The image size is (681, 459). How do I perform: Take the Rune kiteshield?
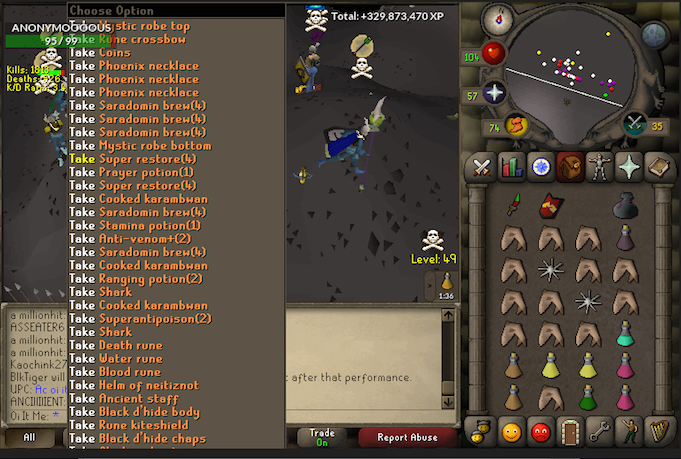click(x=139, y=425)
